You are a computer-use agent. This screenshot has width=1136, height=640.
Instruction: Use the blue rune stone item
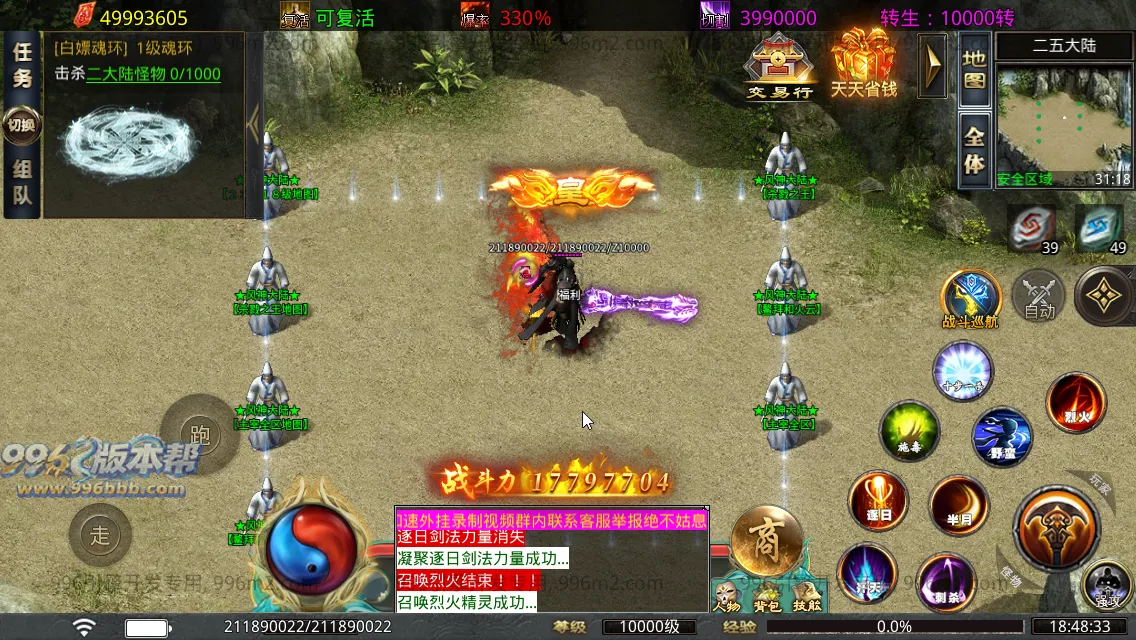click(1099, 228)
